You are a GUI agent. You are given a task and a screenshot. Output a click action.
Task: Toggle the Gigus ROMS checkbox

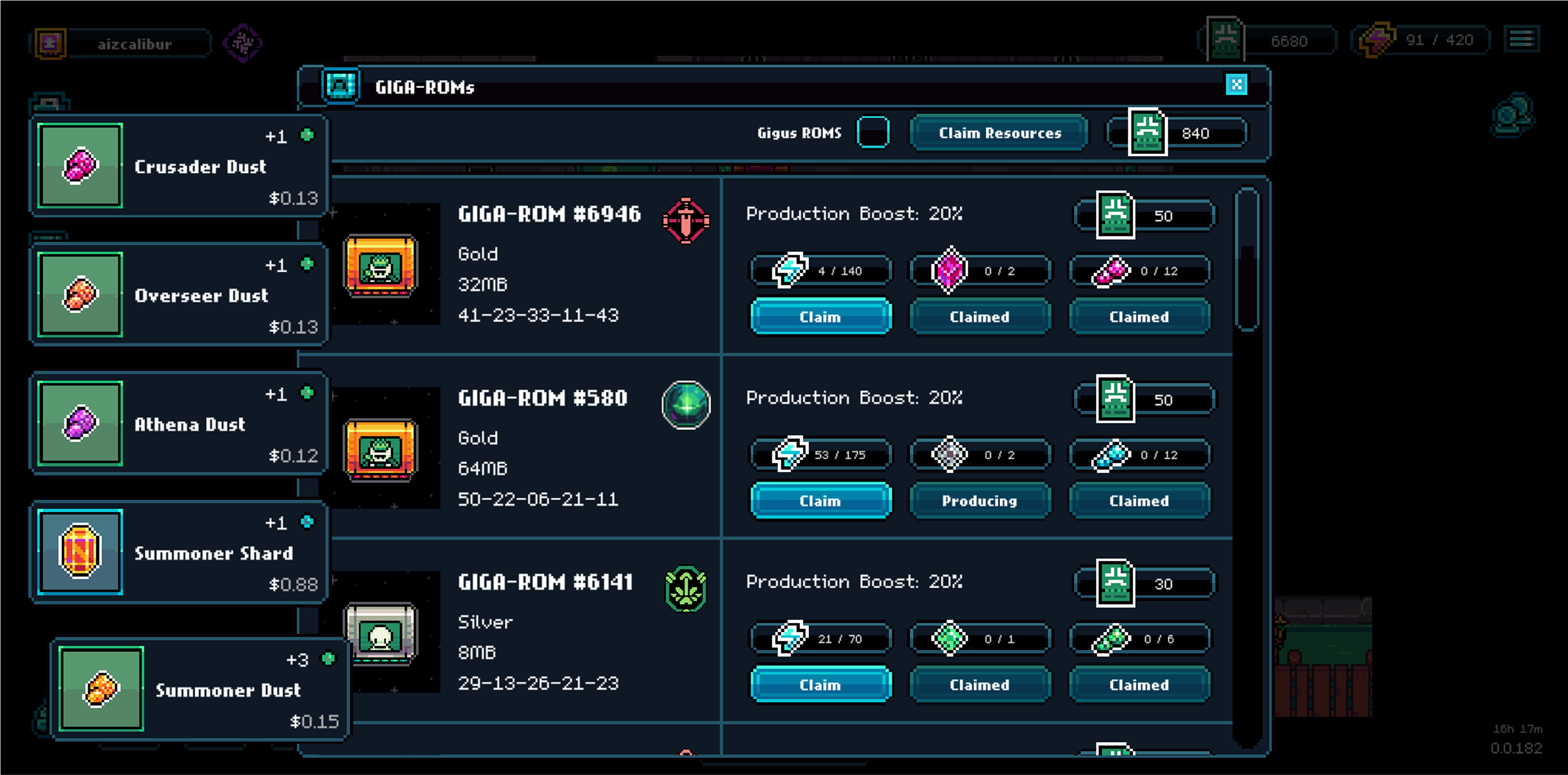tap(874, 133)
